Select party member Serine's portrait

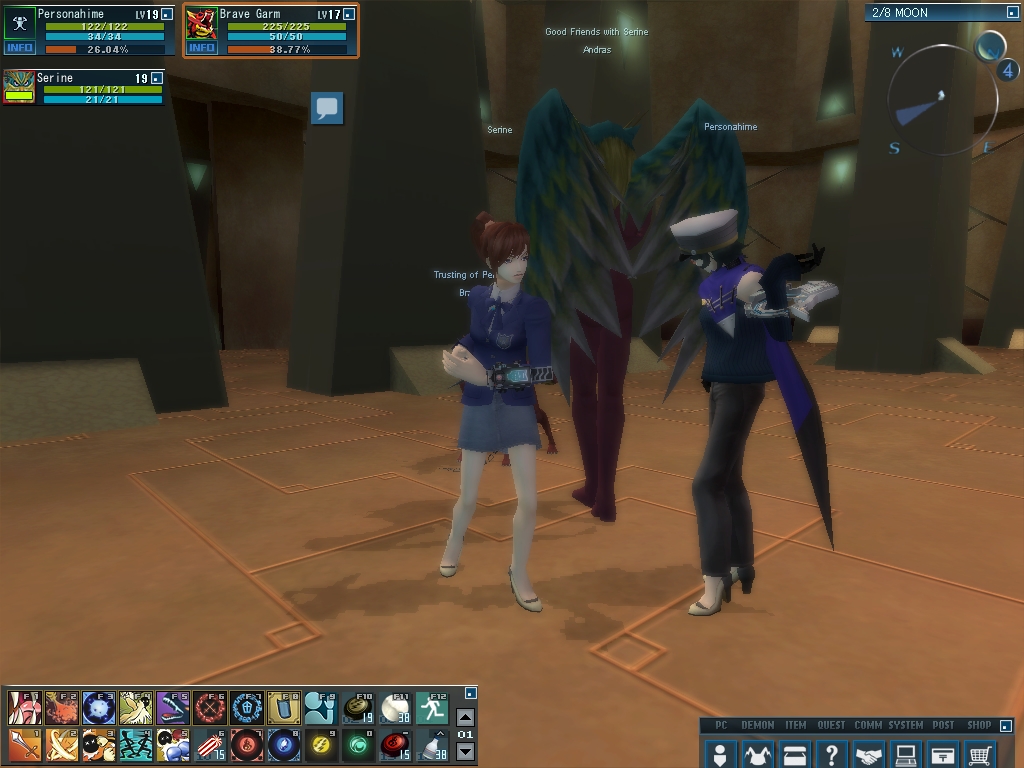point(19,86)
